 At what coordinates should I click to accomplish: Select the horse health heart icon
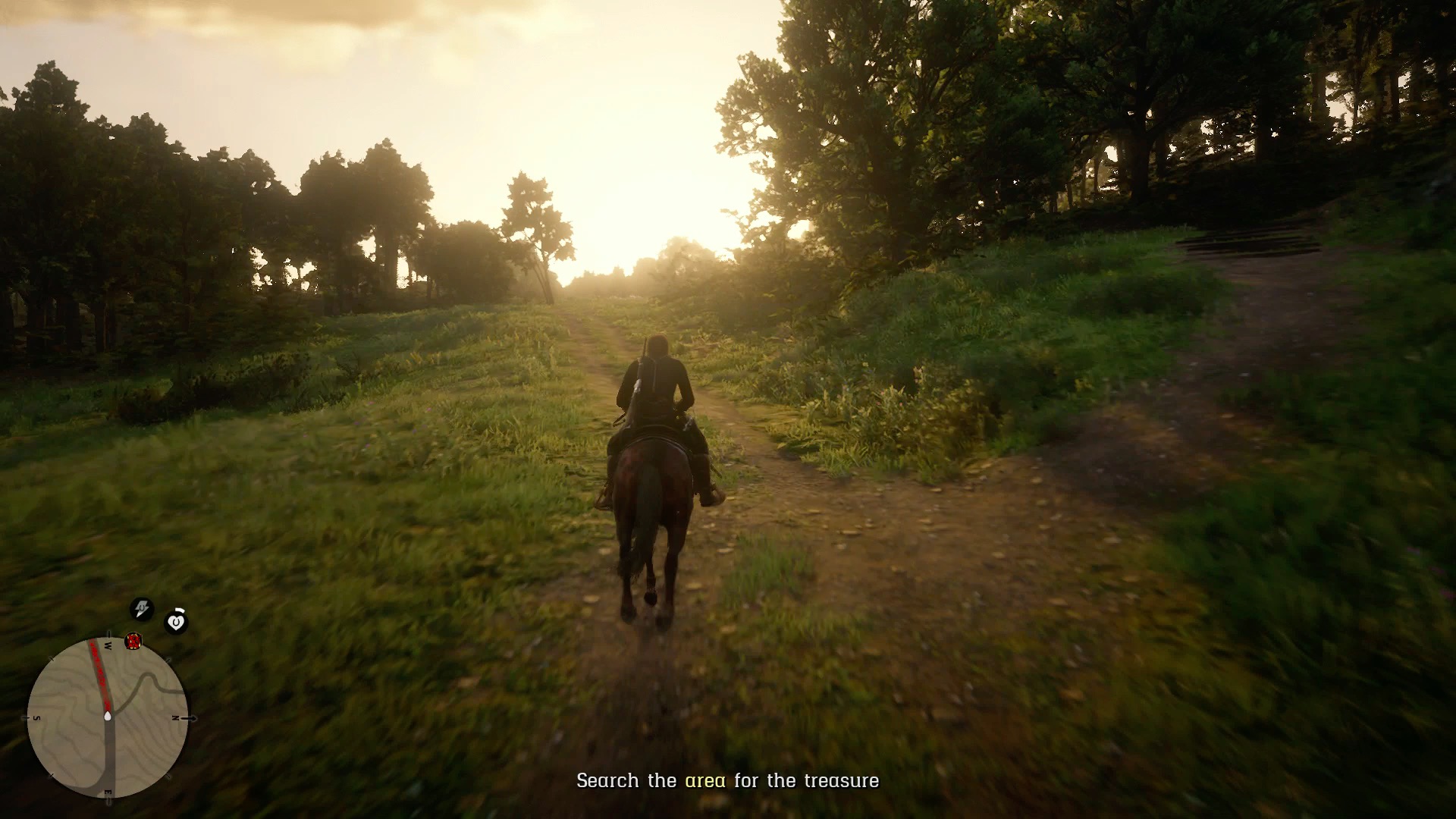pyautogui.click(x=176, y=622)
